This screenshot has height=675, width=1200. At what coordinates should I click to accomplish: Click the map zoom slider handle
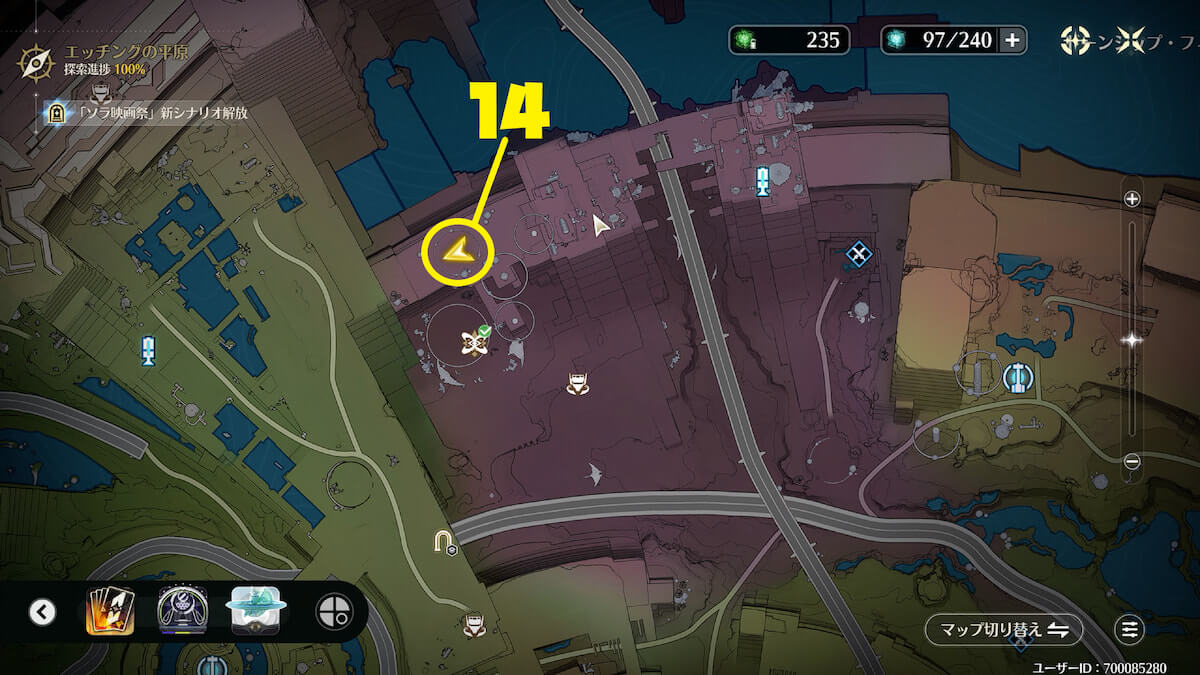click(1132, 340)
